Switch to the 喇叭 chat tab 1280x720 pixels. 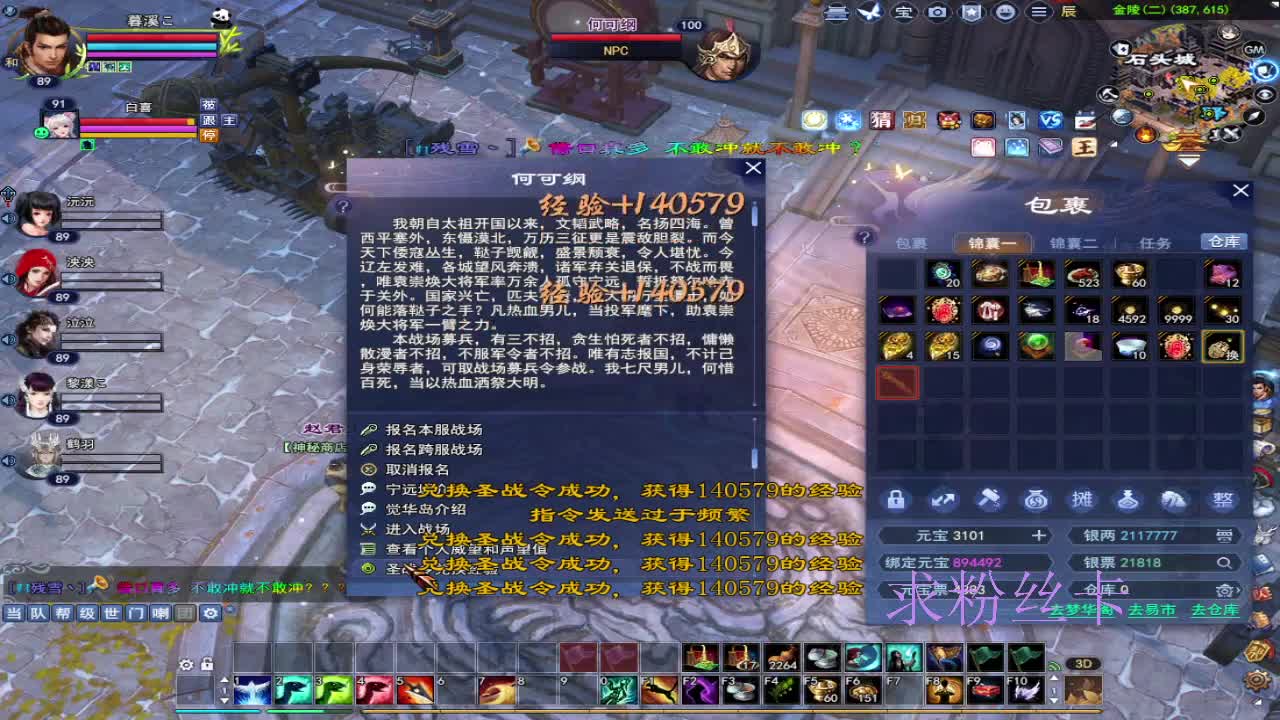pyautogui.click(x=160, y=614)
